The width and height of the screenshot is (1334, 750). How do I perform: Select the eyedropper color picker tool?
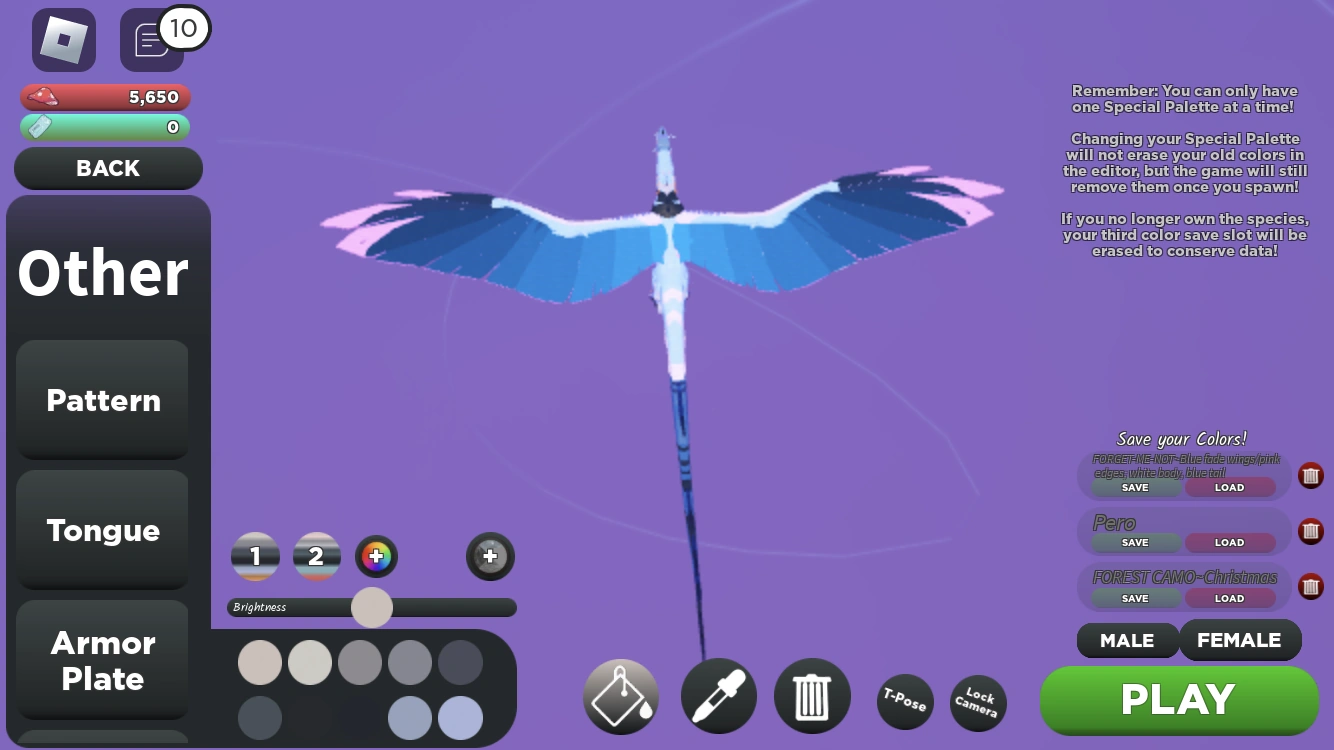tap(718, 695)
